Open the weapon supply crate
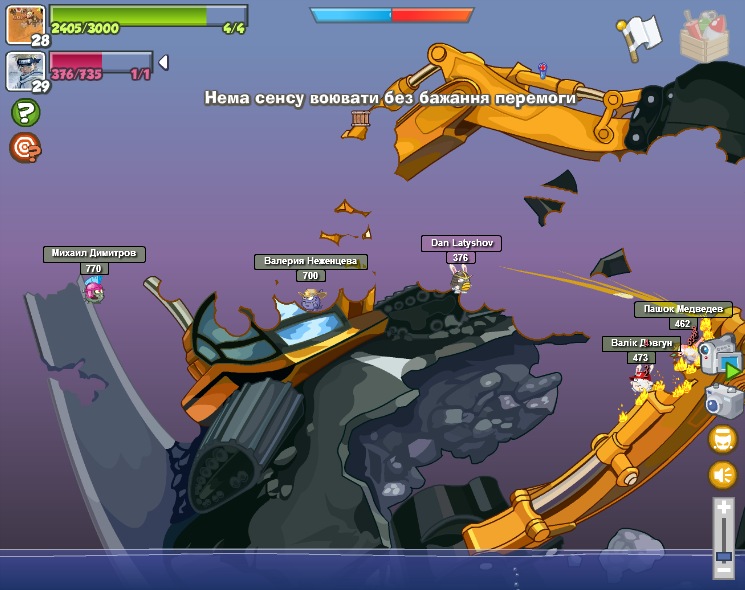 coord(704,35)
